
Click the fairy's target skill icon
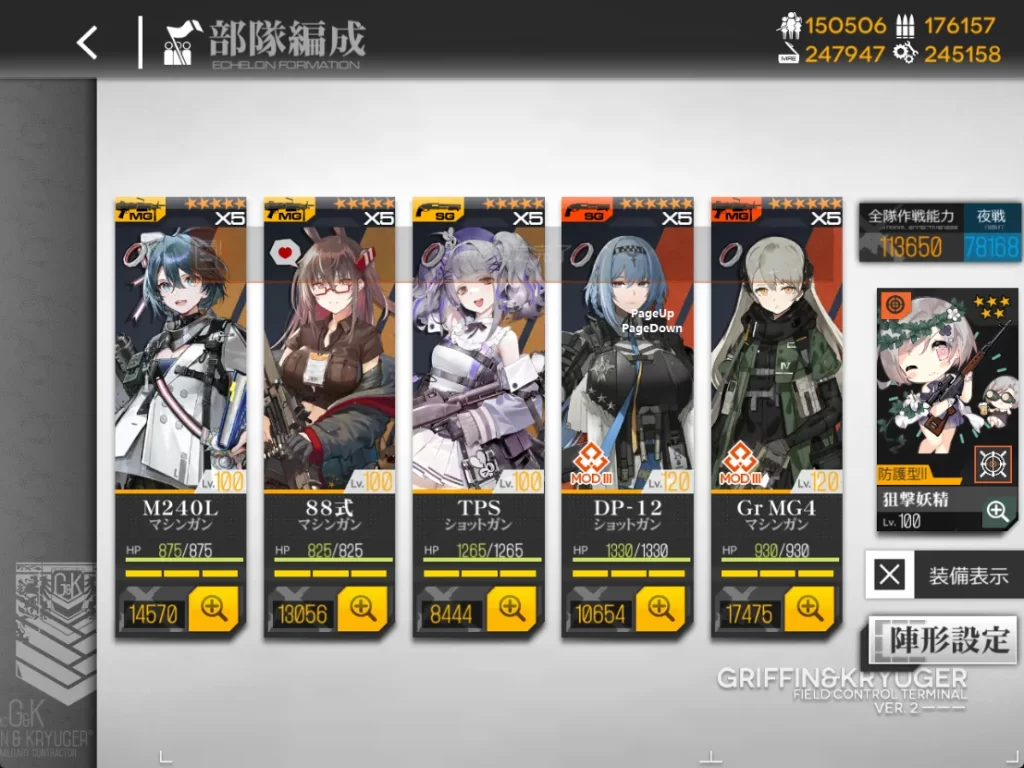(x=992, y=465)
